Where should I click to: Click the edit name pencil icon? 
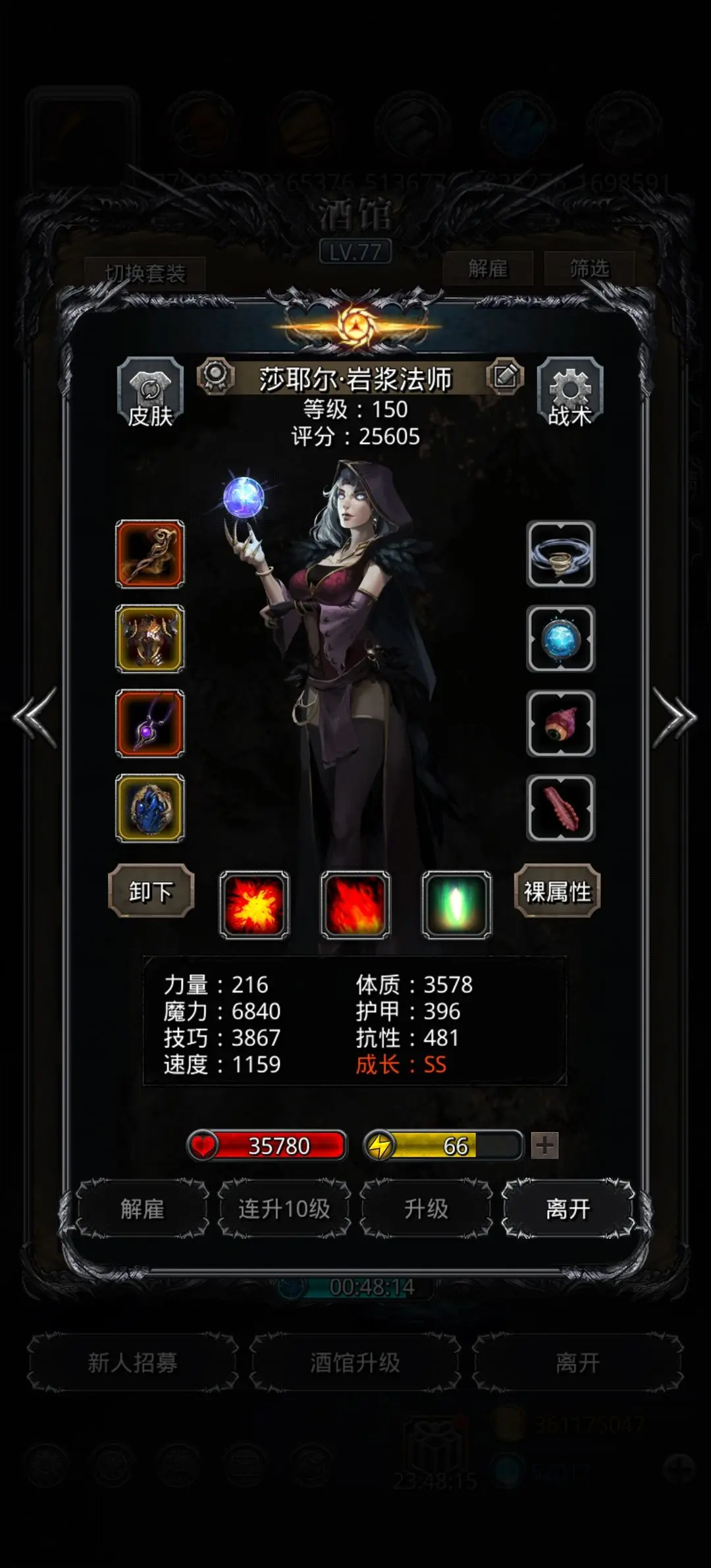point(505,377)
